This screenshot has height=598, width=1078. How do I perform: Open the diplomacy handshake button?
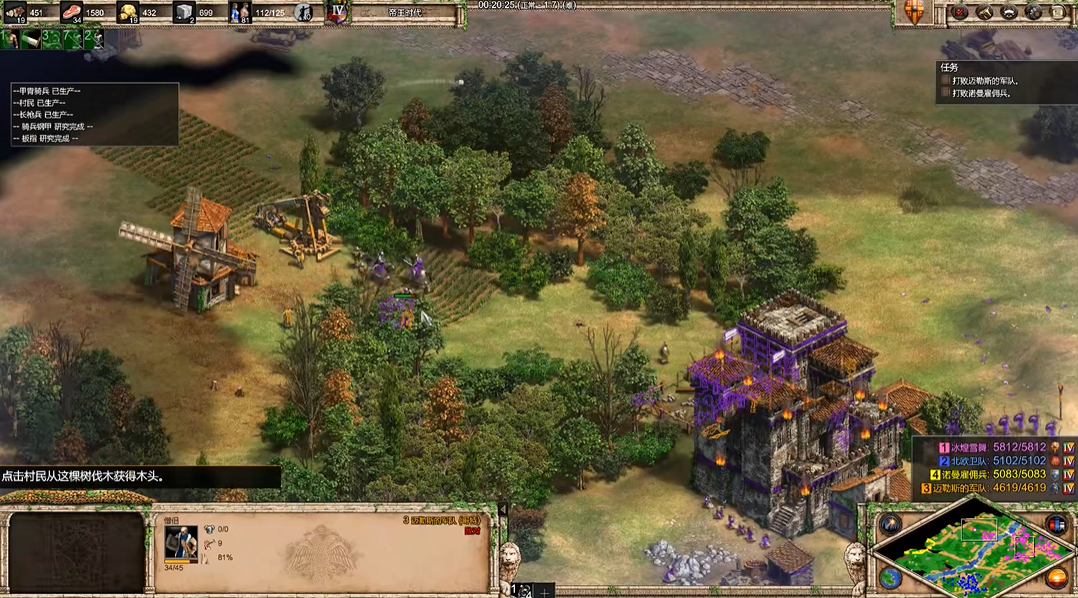pyautogui.click(x=1009, y=13)
